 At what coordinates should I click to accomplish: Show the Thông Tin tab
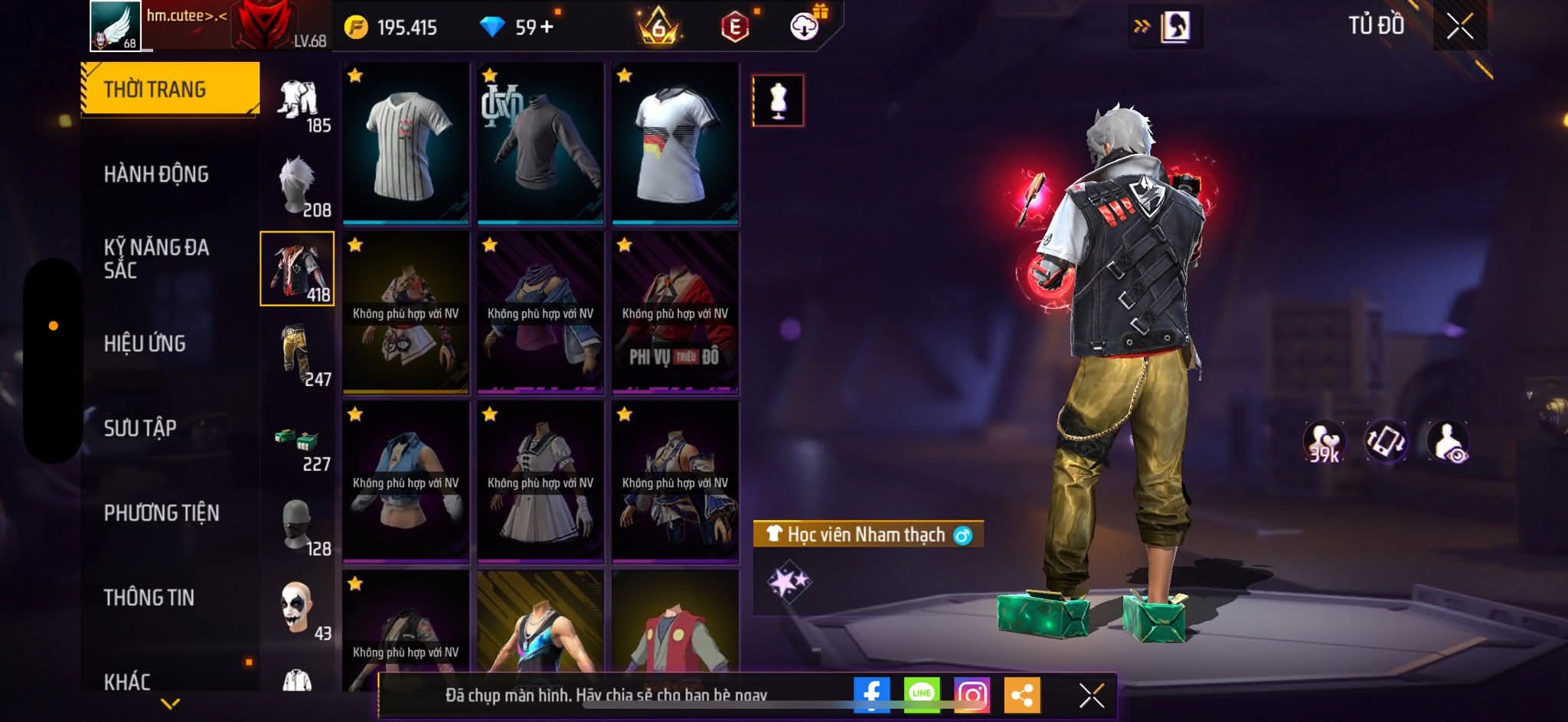tap(149, 597)
